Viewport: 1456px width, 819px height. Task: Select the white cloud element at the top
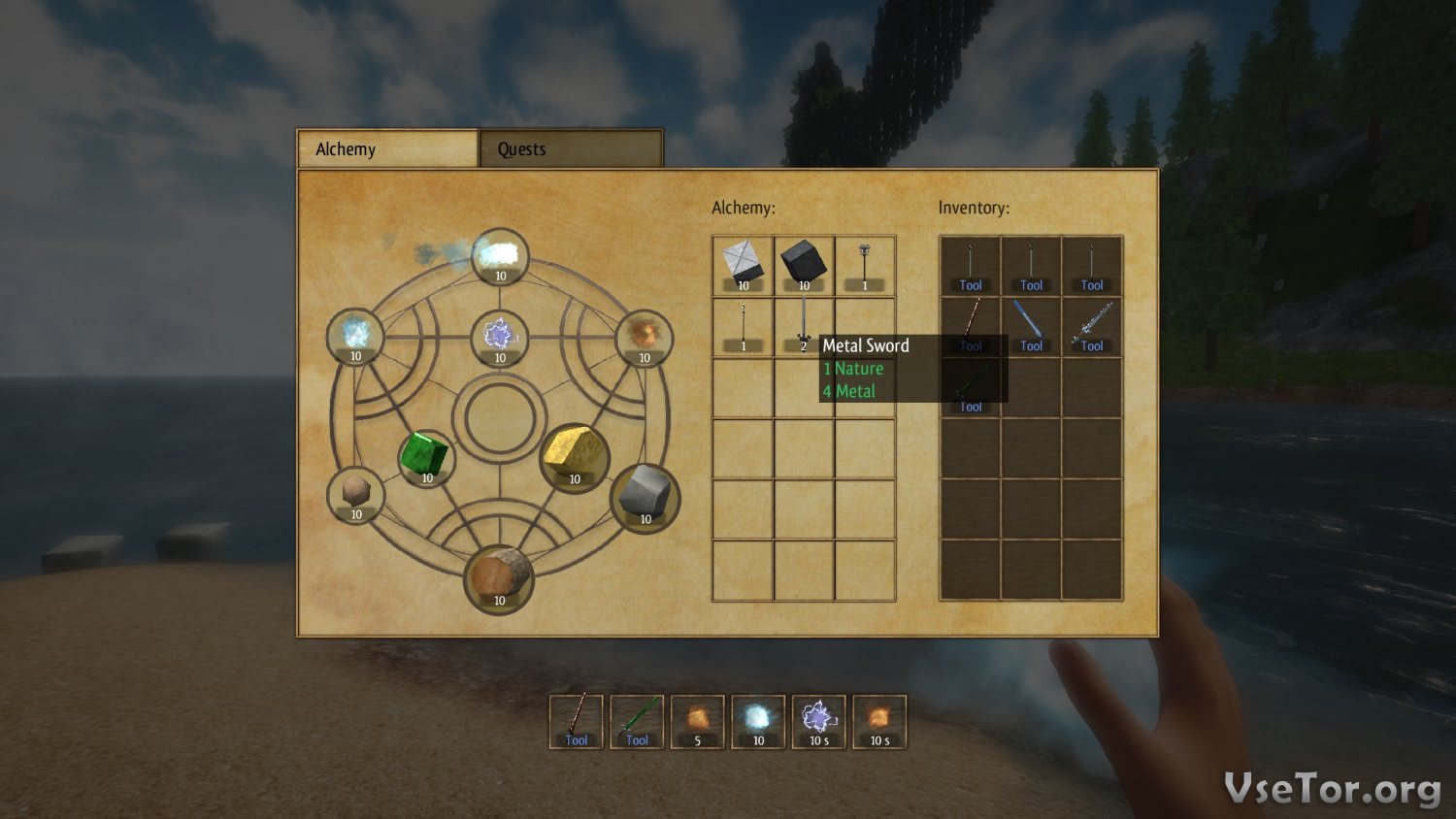pyautogui.click(x=500, y=257)
